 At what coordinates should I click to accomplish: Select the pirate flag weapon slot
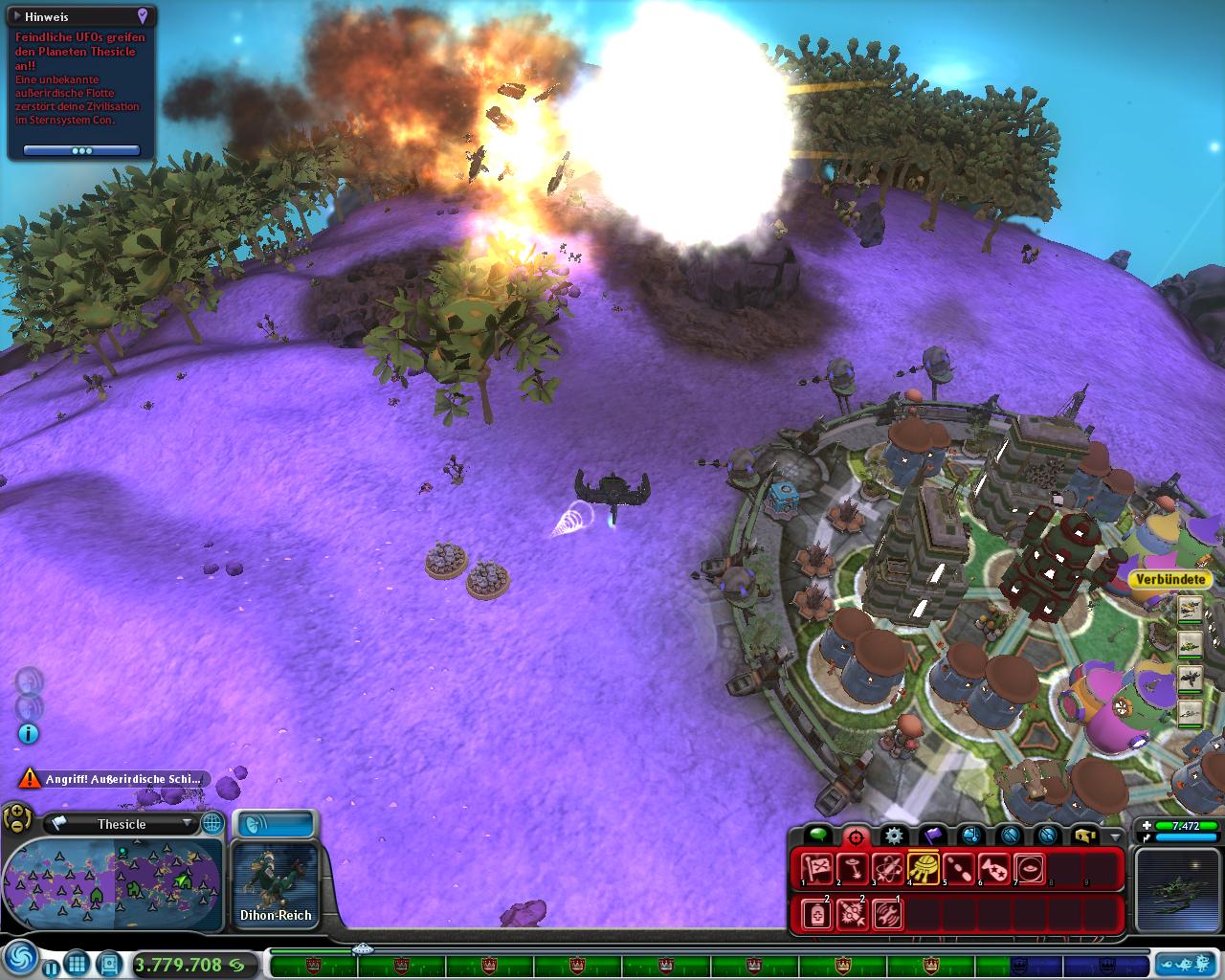pos(816,869)
